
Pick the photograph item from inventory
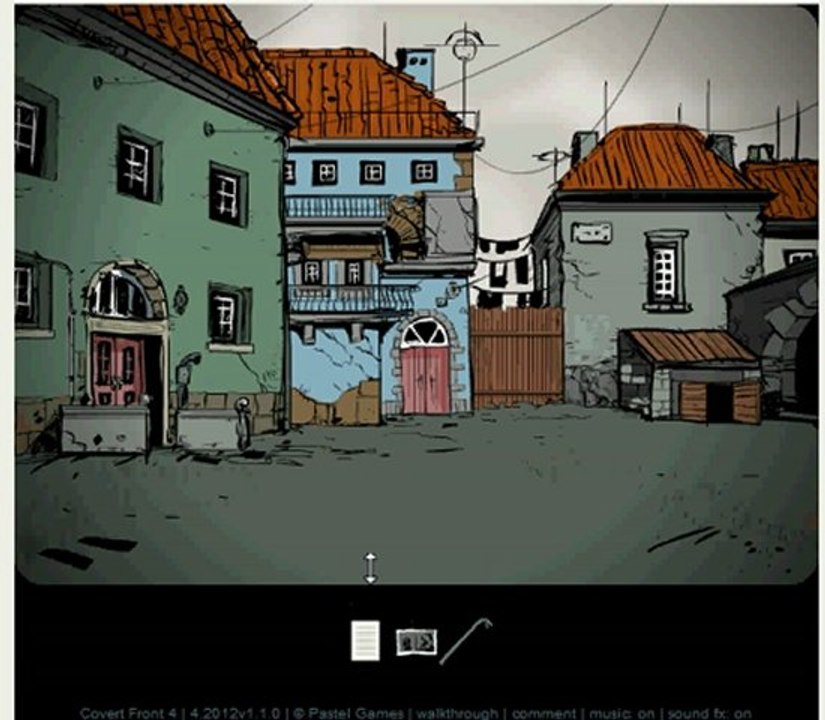click(416, 641)
